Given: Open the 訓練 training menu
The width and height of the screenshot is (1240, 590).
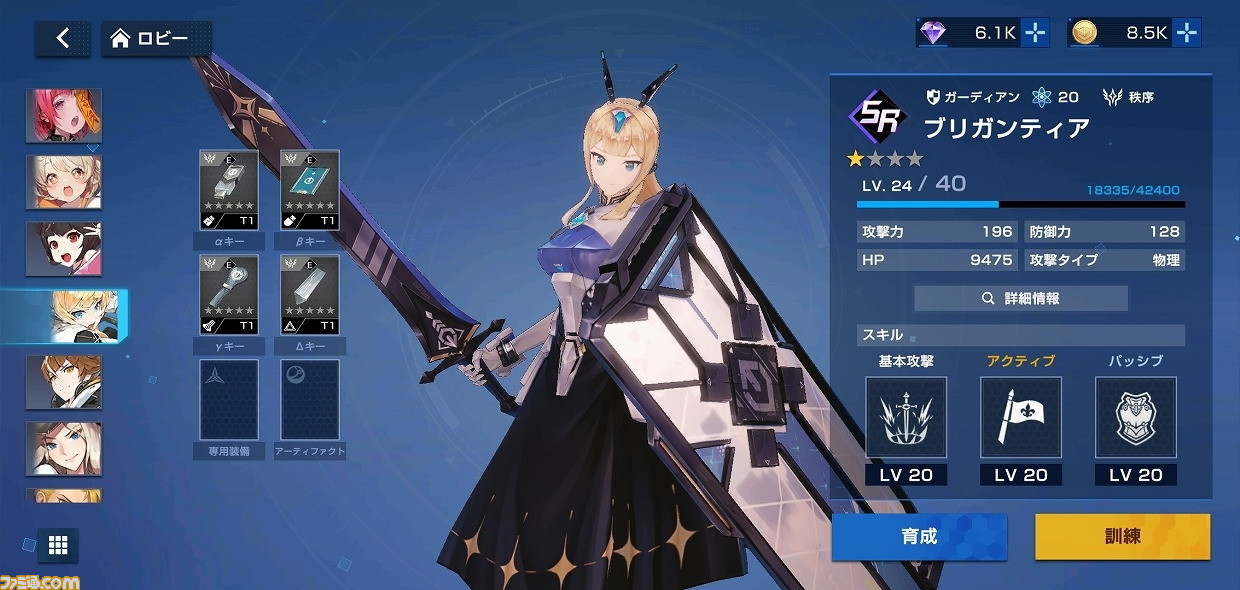Looking at the screenshot, I should 1122,536.
